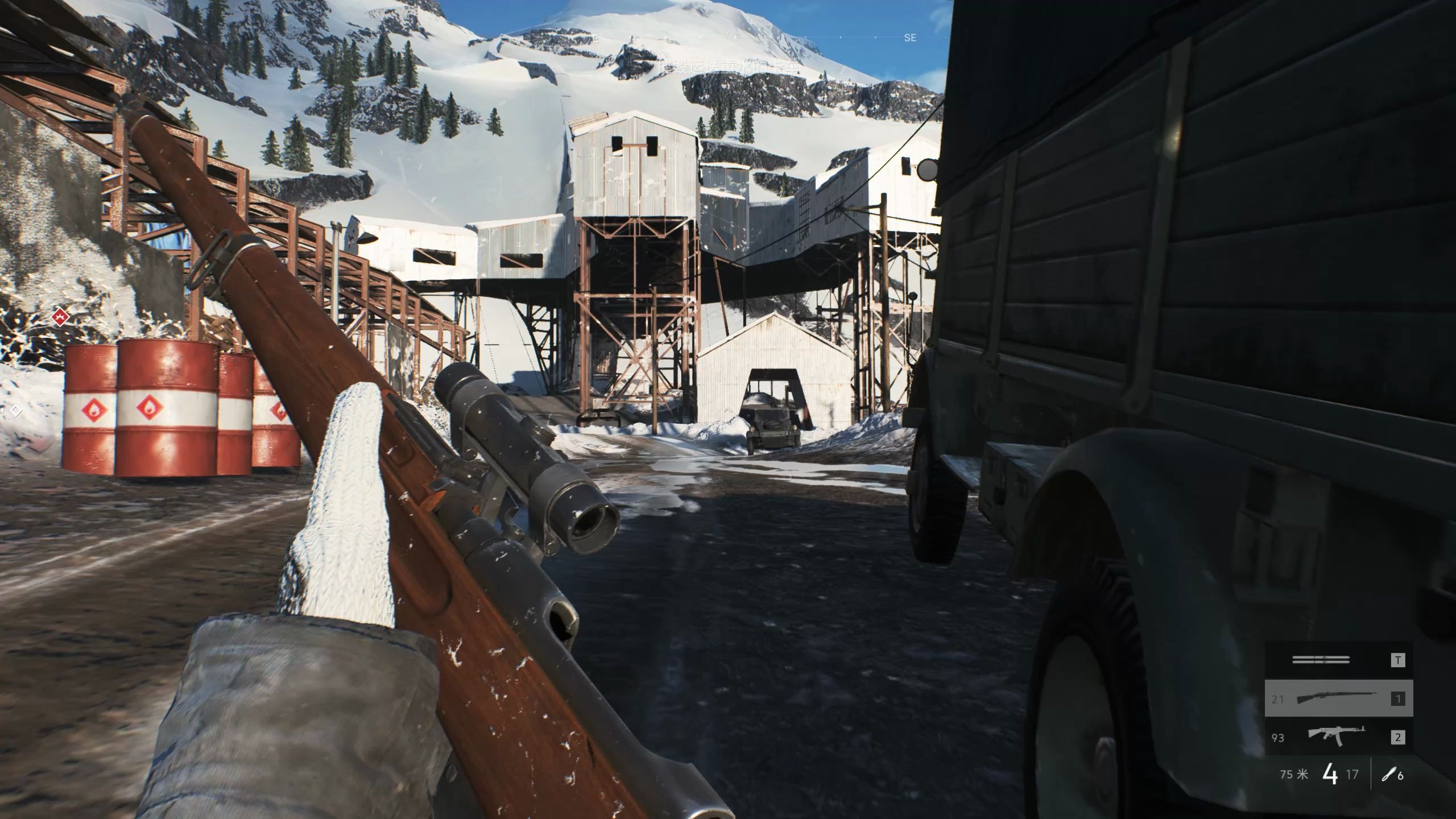Select the throwing knife icon
The height and width of the screenshot is (819, 1456).
coord(1388,775)
